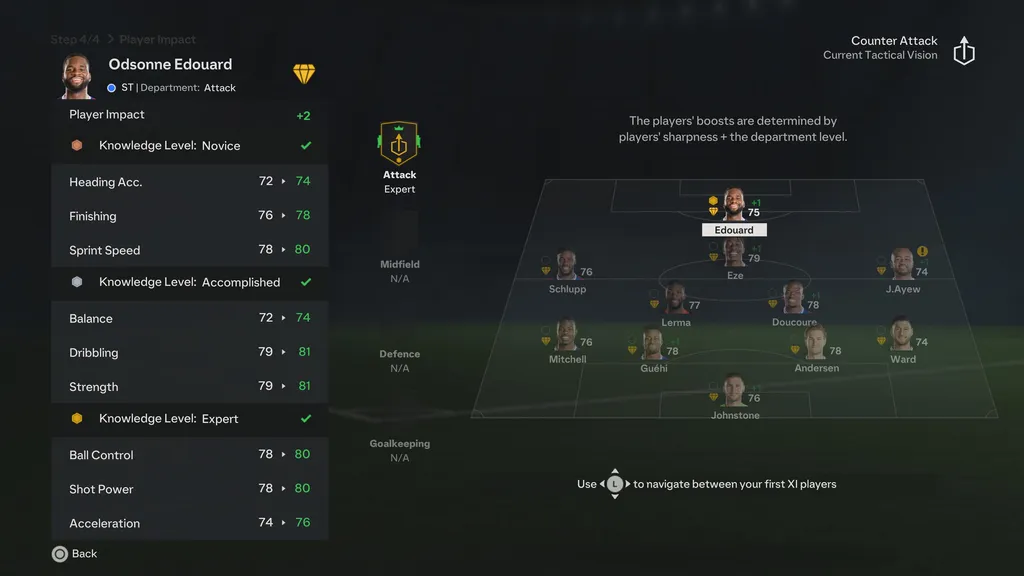Open the Attack department badge
The height and width of the screenshot is (576, 1024).
click(399, 146)
